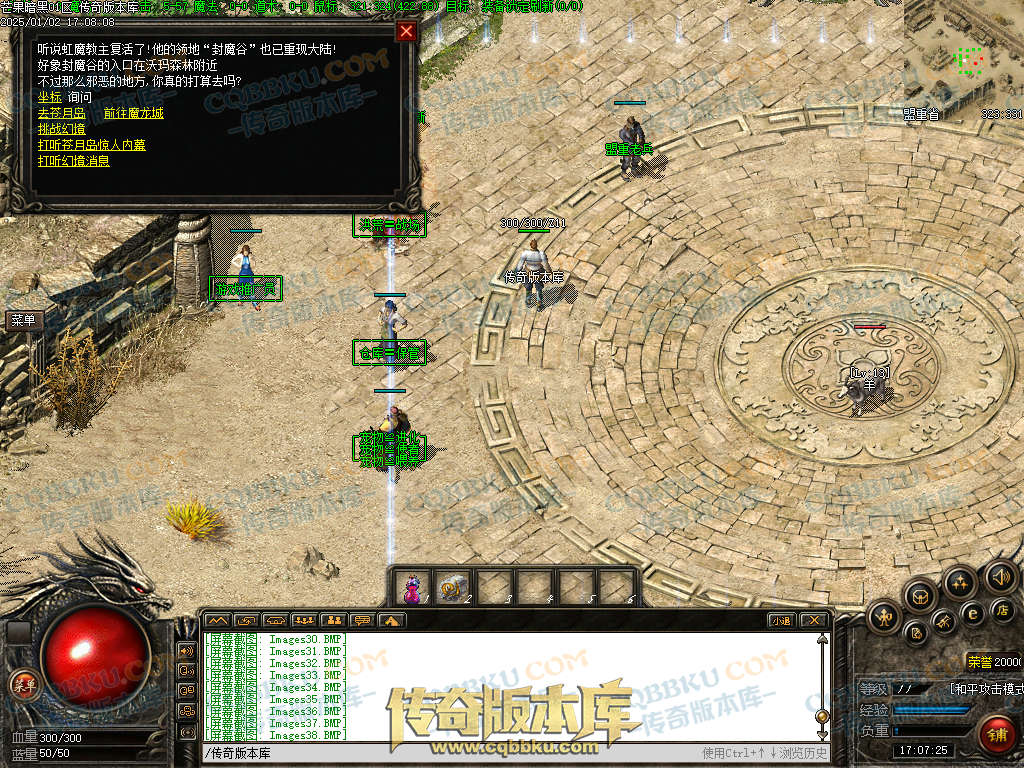Choose the 坐标 dialogue link

49,97
